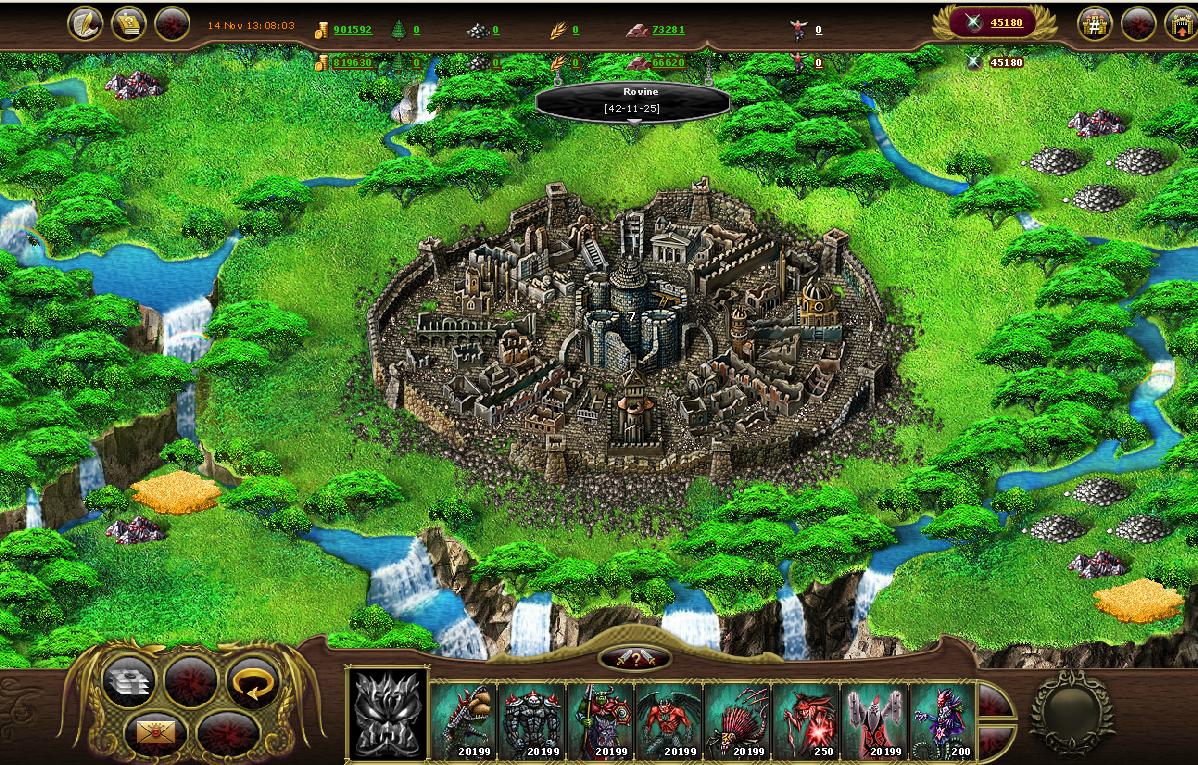
Task: Click the gold coins amount 901592
Action: point(352,30)
